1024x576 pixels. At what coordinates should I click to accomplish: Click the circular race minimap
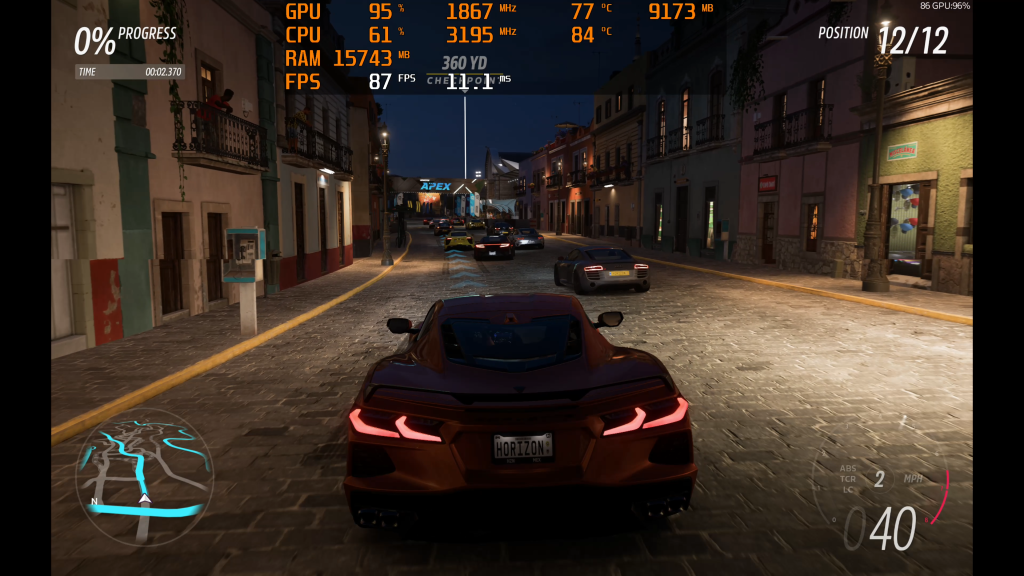[x=144, y=476]
